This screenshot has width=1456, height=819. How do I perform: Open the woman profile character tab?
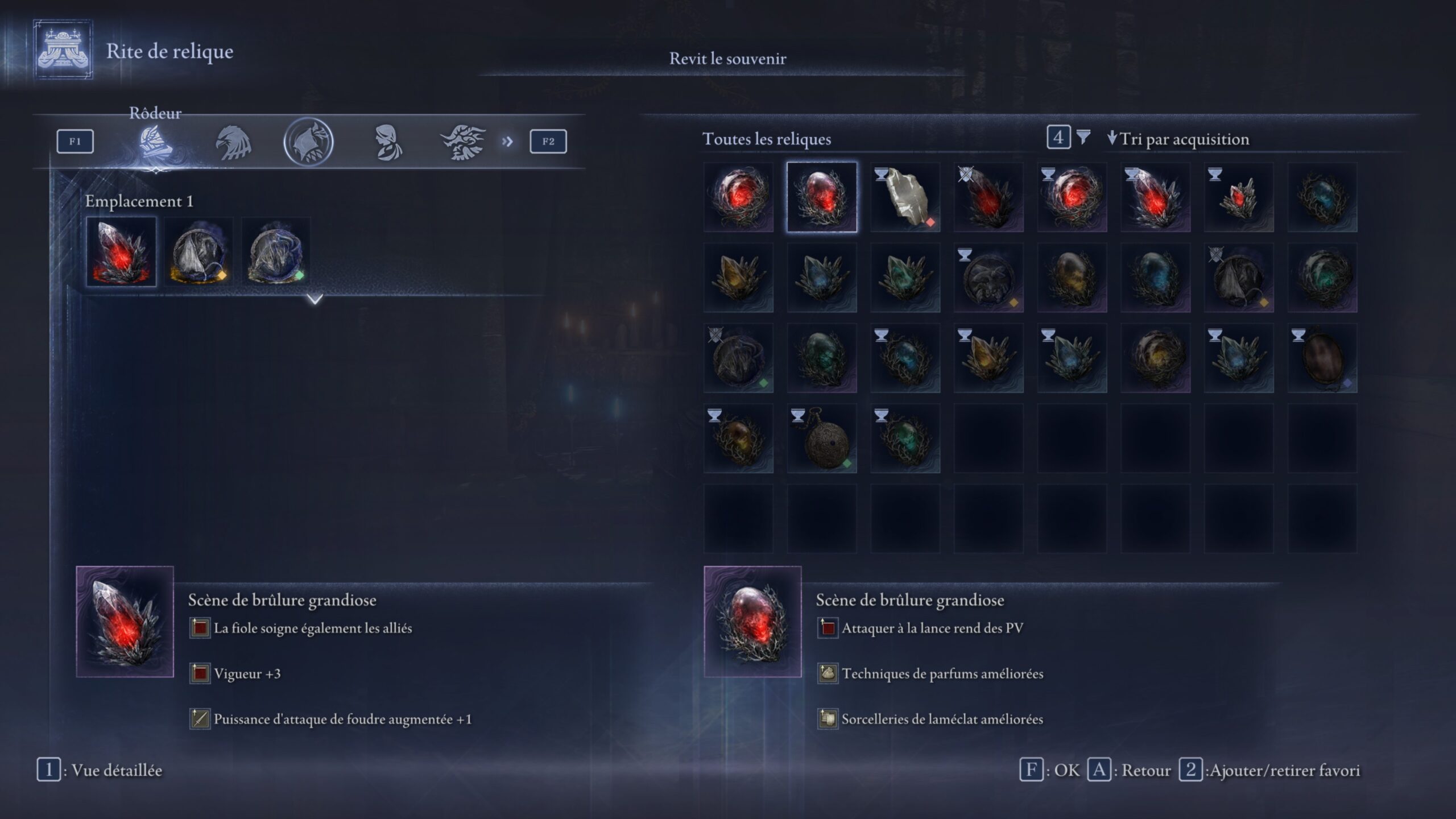388,142
